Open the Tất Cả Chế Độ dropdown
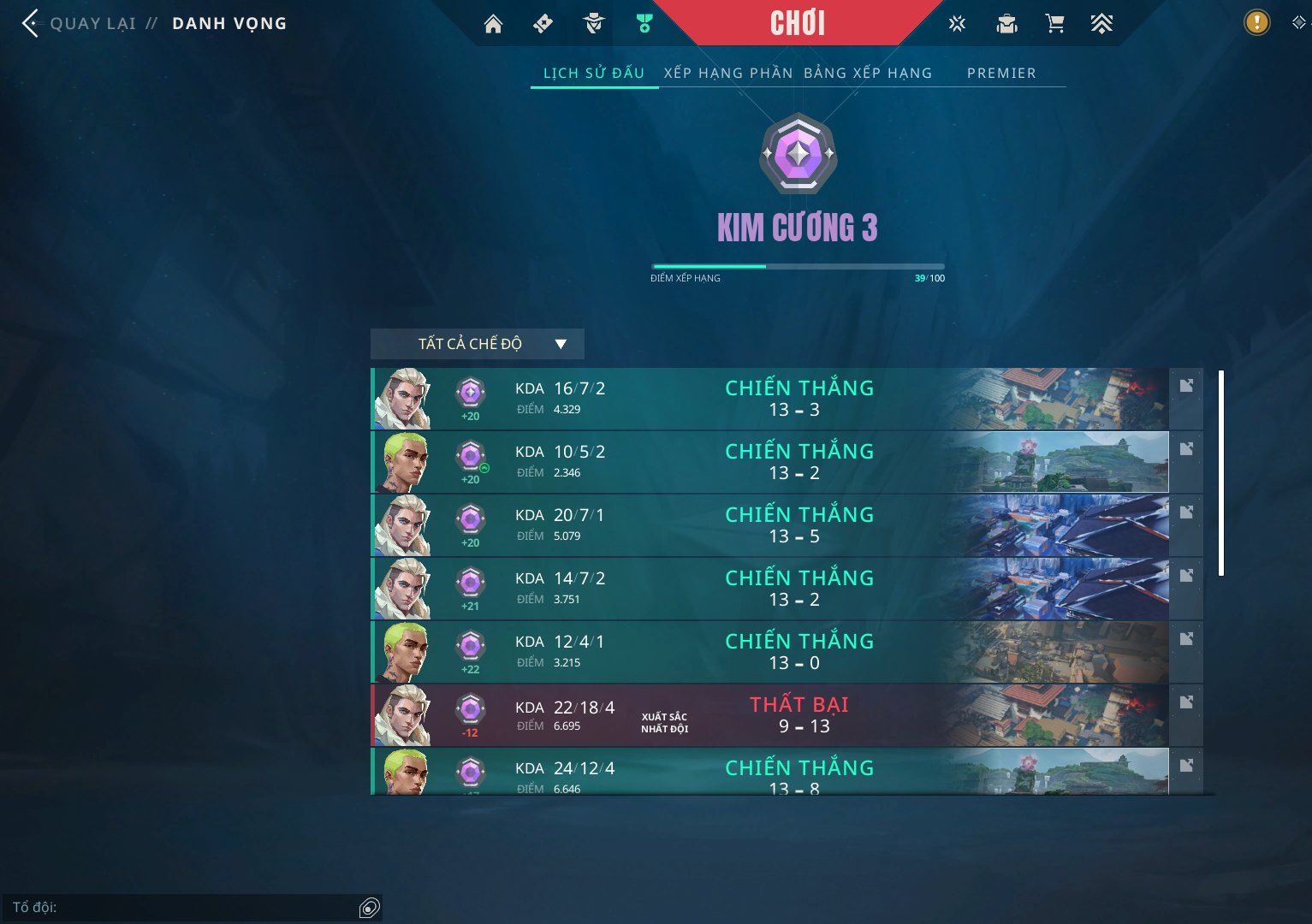1312x924 pixels. 477,344
